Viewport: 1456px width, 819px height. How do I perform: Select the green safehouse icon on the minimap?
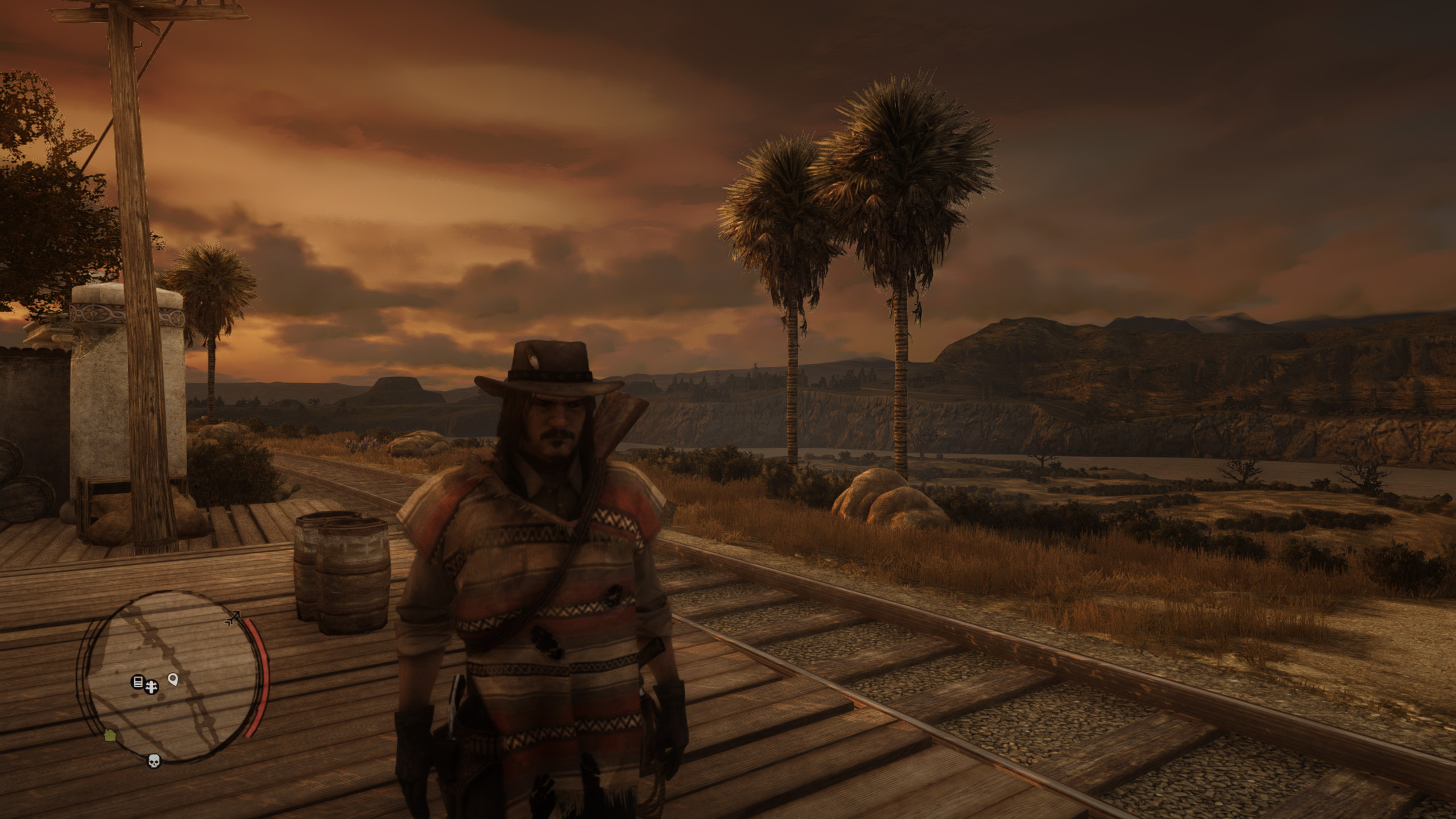(x=110, y=736)
